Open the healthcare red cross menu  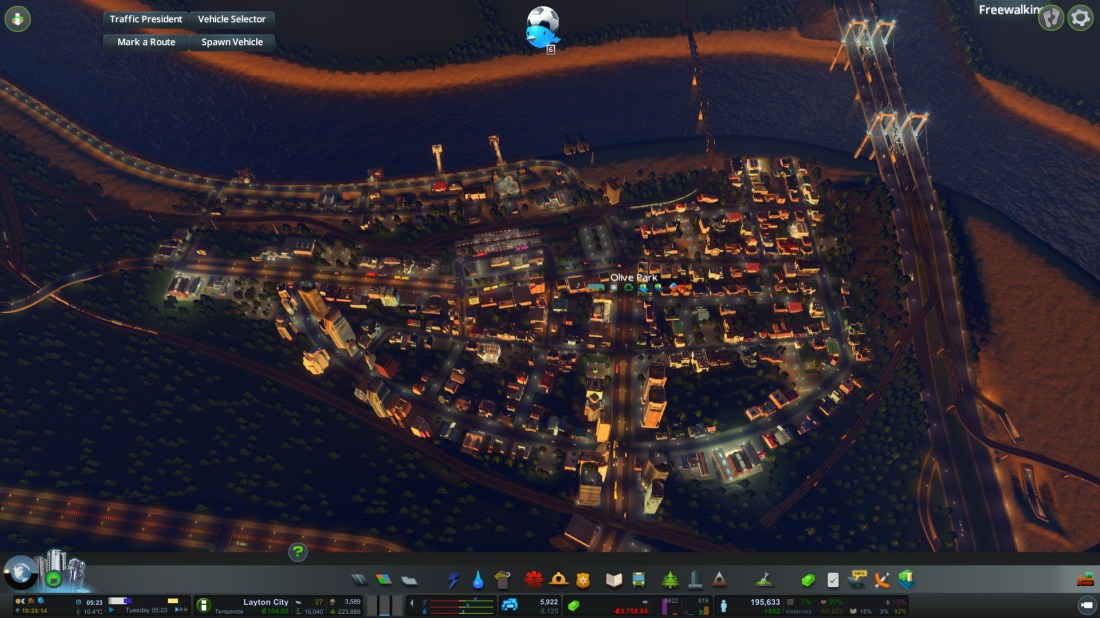pyautogui.click(x=533, y=579)
